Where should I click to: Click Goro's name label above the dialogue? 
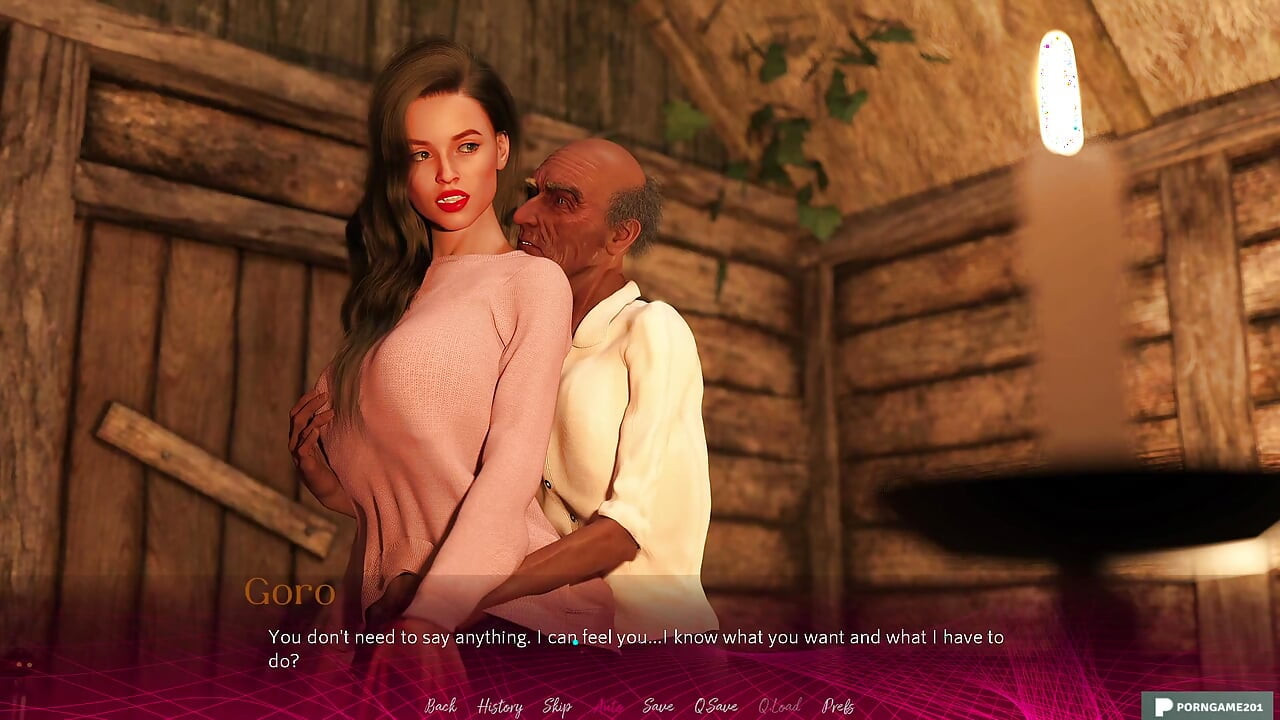(290, 591)
